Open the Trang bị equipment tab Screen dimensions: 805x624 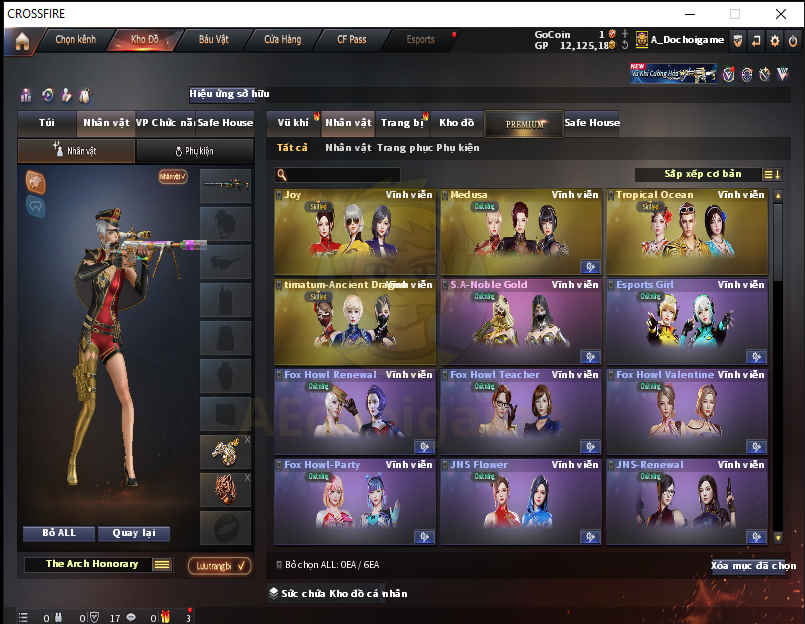click(x=401, y=123)
